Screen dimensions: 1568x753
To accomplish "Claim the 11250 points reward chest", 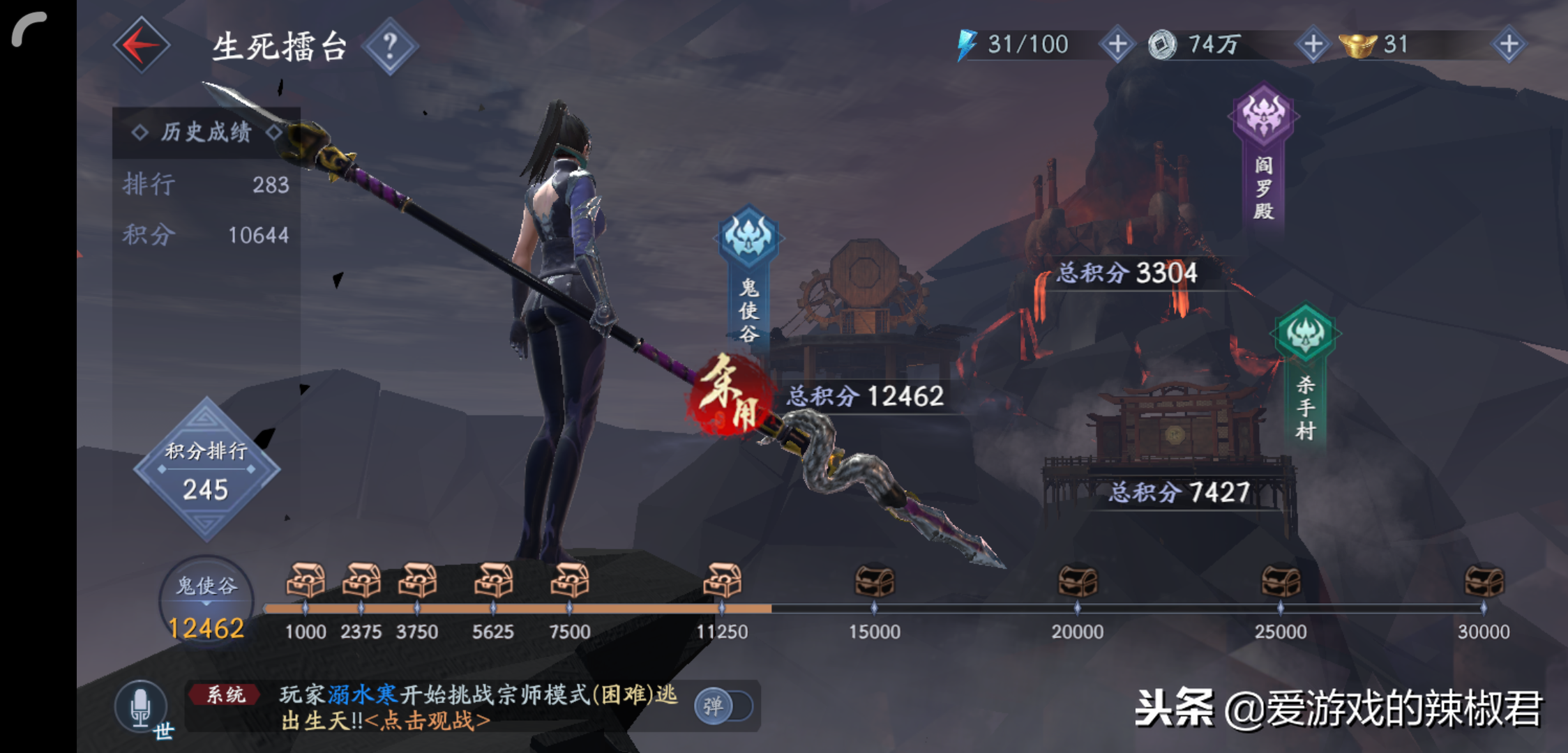I will pyautogui.click(x=722, y=581).
